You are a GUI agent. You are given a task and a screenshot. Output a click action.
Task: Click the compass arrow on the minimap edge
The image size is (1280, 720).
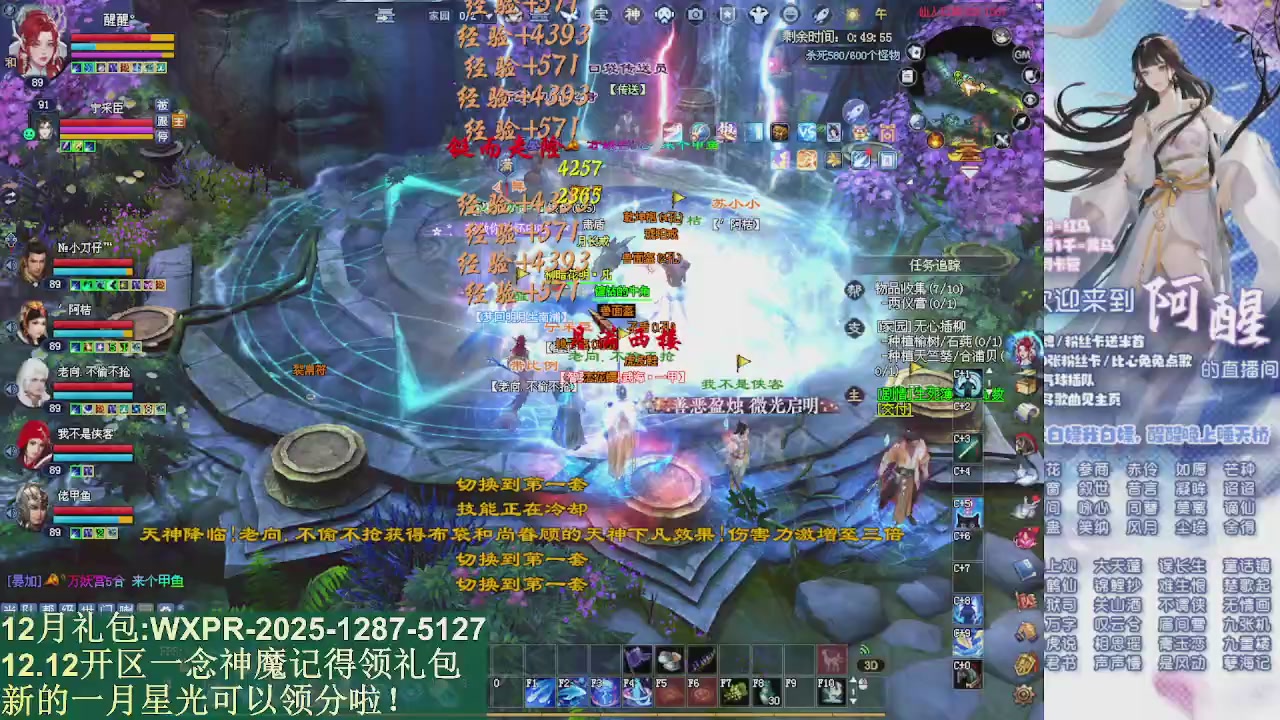click(x=1020, y=122)
